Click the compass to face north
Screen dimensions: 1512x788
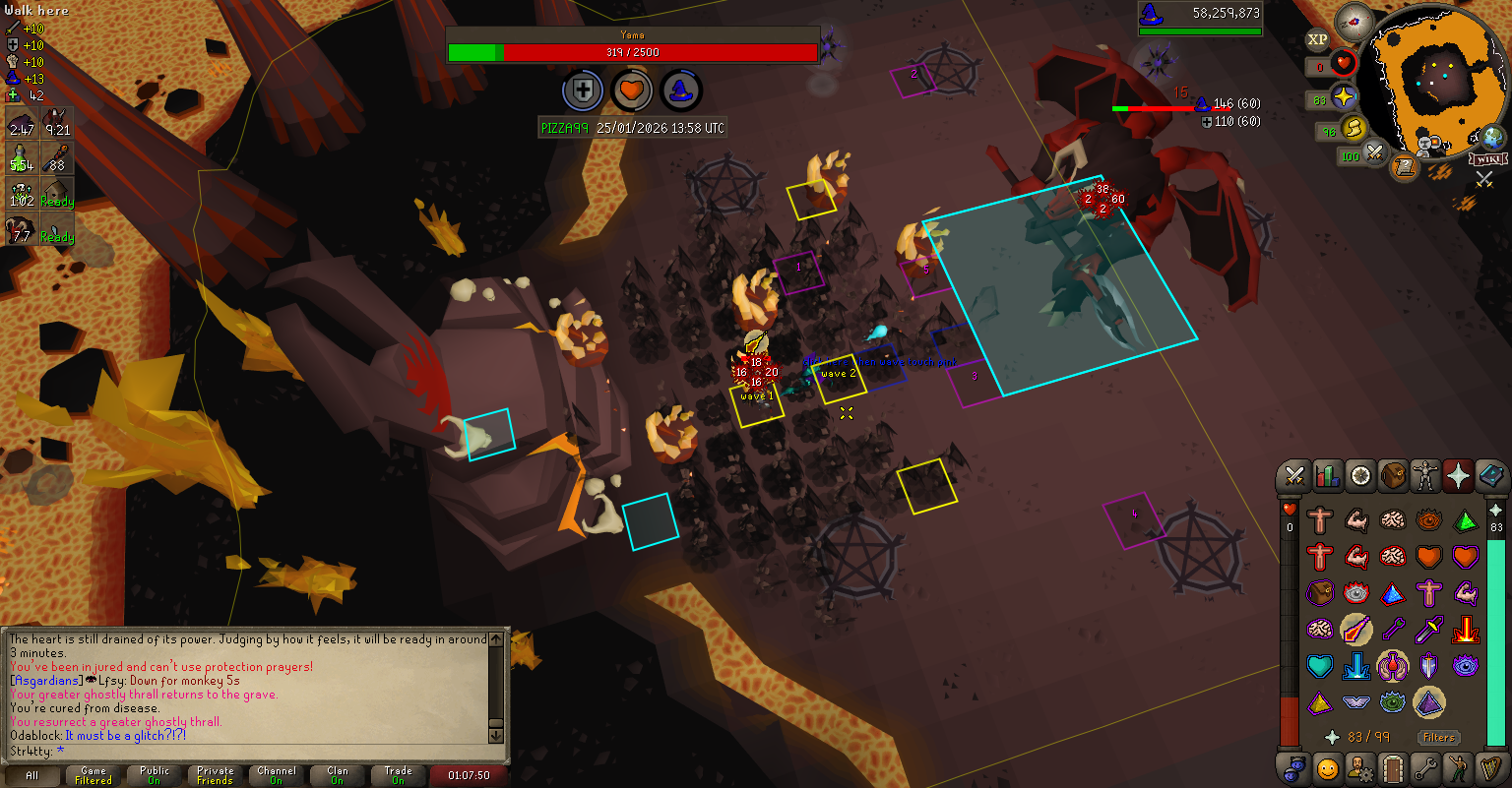pos(1354,22)
